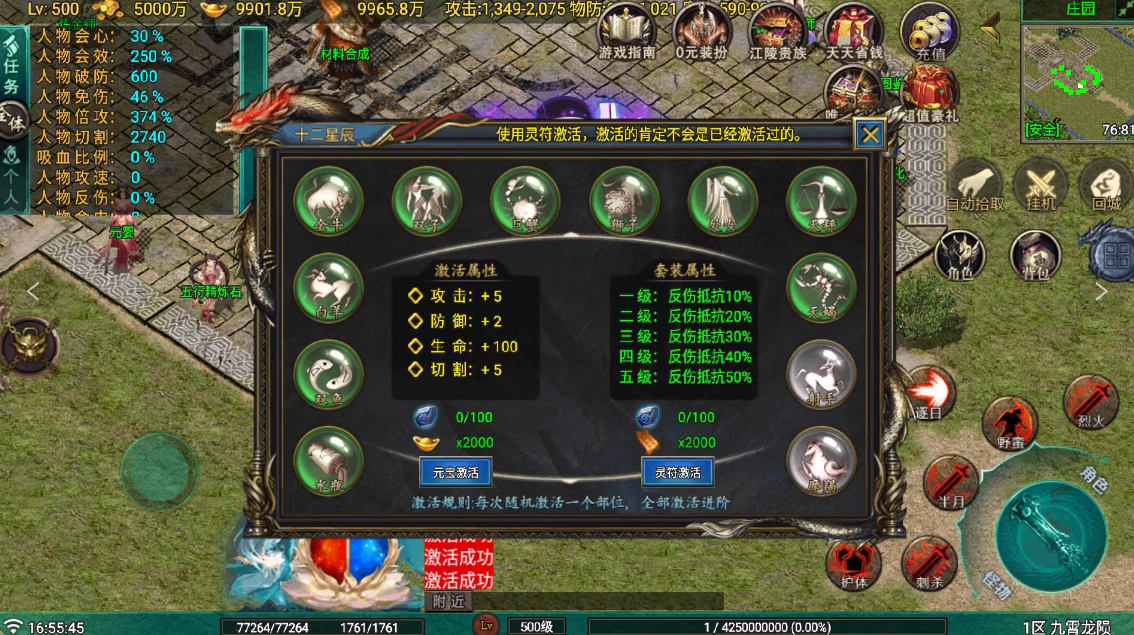Activate the 护体 shield skill
Viewport: 1134px width, 635px height.
(852, 563)
